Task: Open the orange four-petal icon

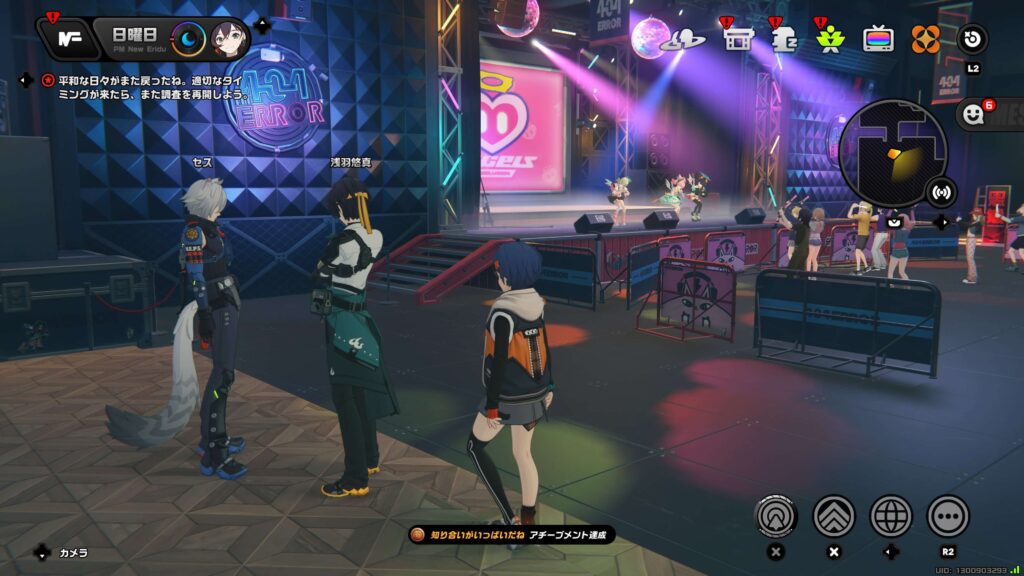Action: tap(925, 39)
